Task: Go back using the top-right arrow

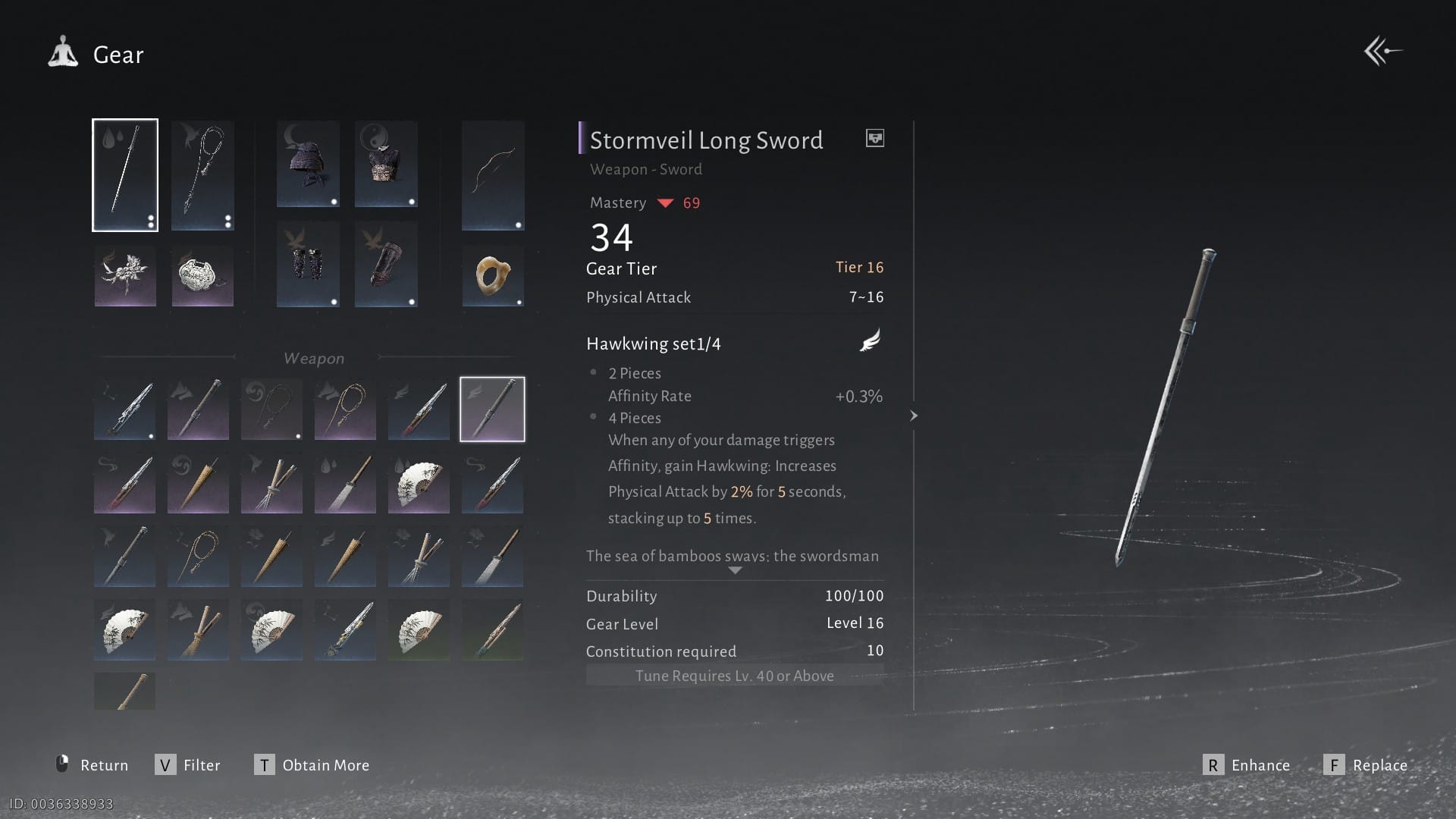Action: click(x=1383, y=52)
